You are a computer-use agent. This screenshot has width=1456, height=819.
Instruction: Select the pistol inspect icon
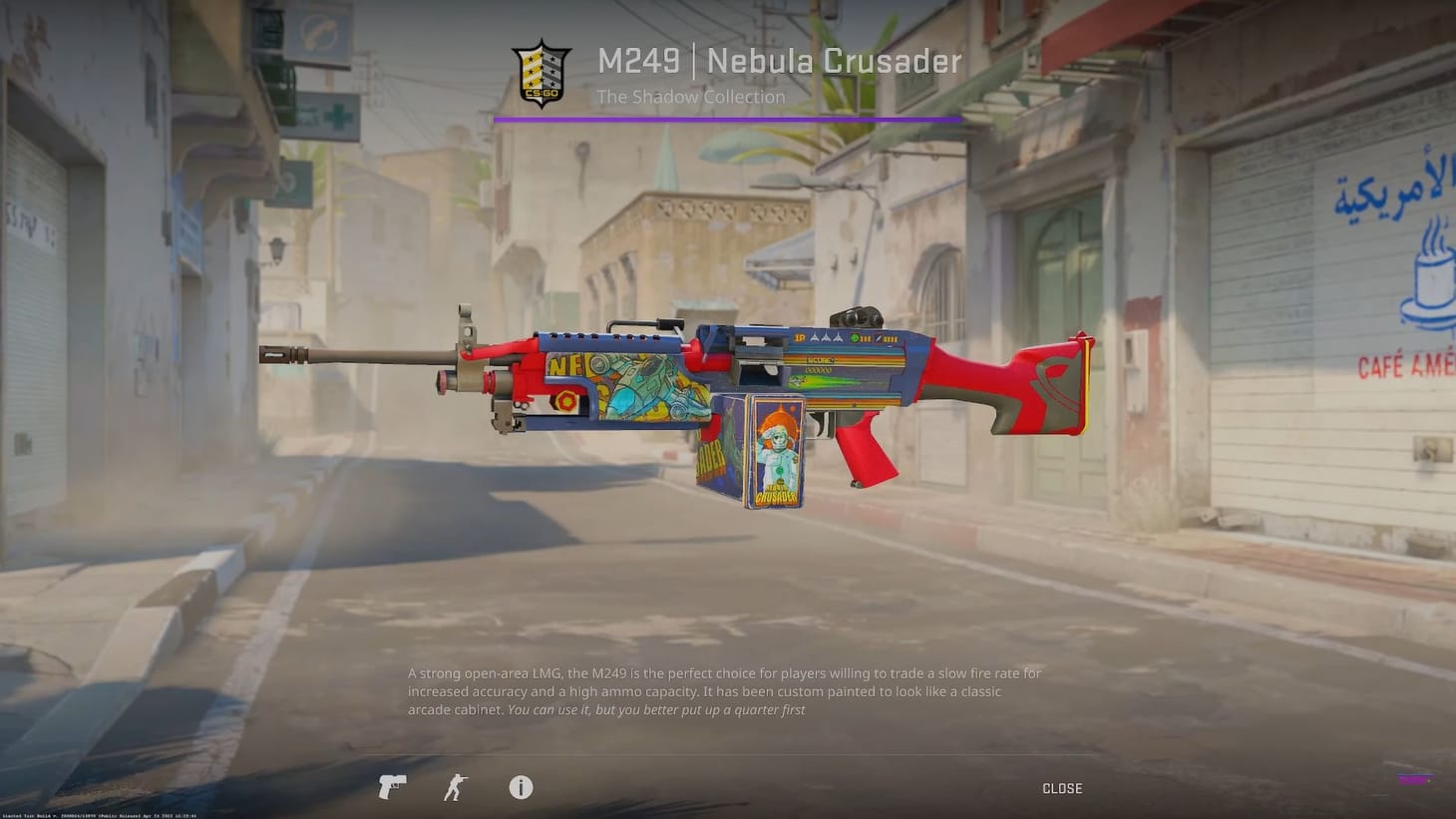[x=391, y=787]
